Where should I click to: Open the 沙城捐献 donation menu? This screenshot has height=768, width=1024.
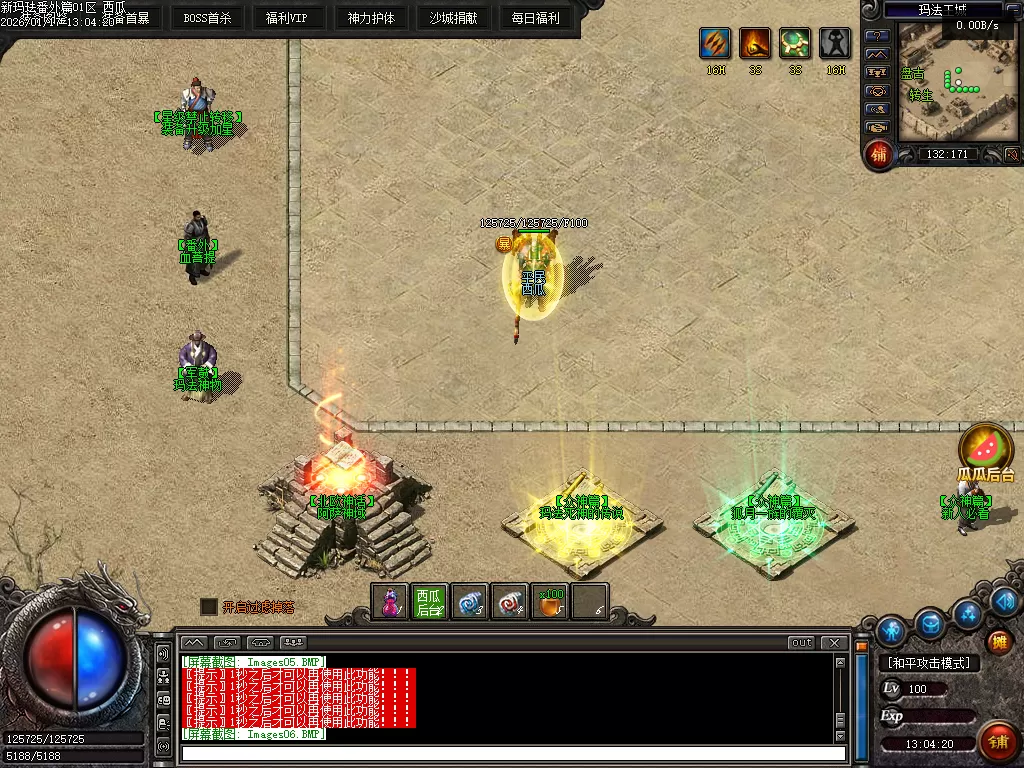453,18
